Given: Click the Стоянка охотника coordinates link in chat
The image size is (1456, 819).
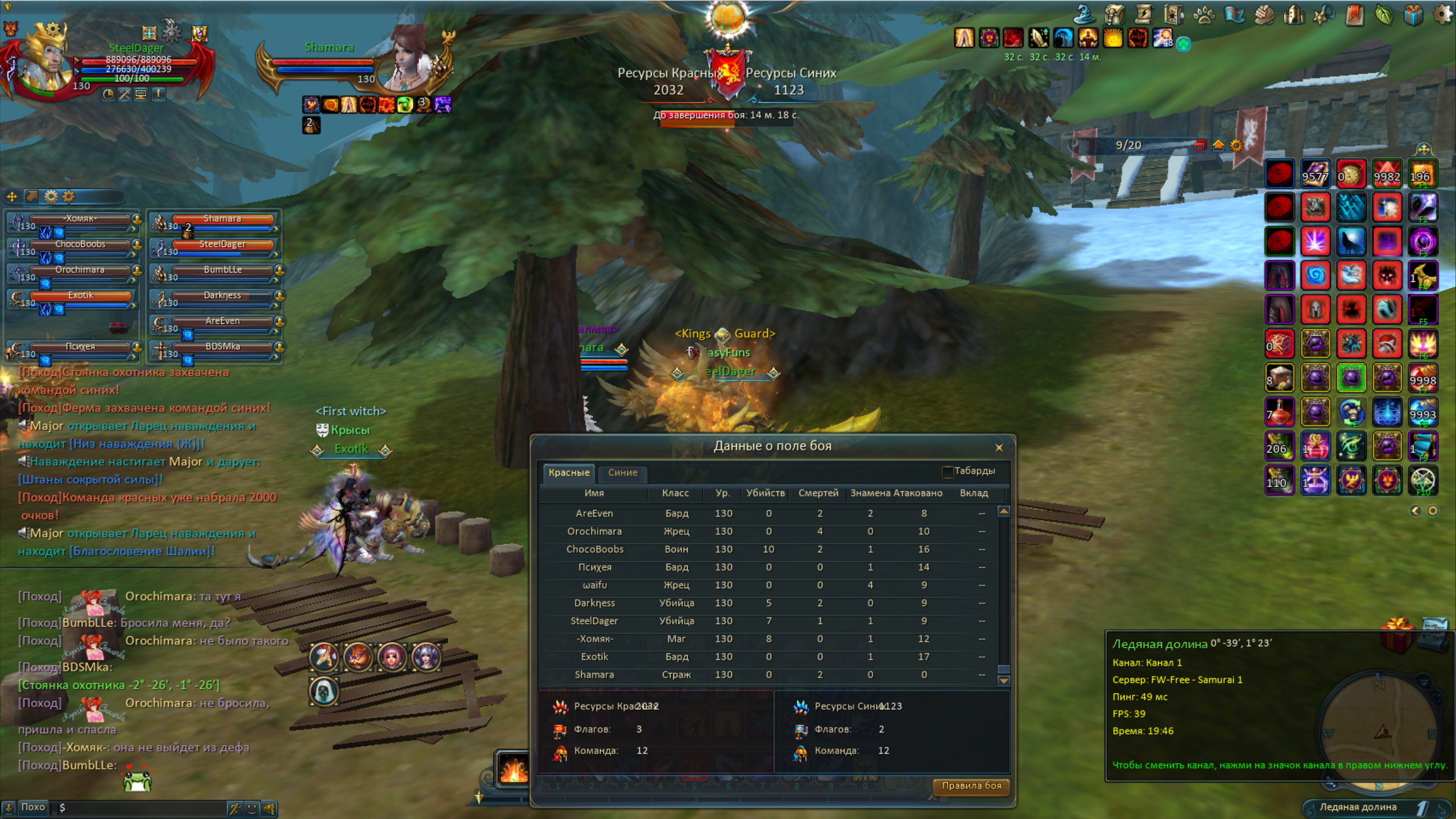Looking at the screenshot, I should click(118, 685).
